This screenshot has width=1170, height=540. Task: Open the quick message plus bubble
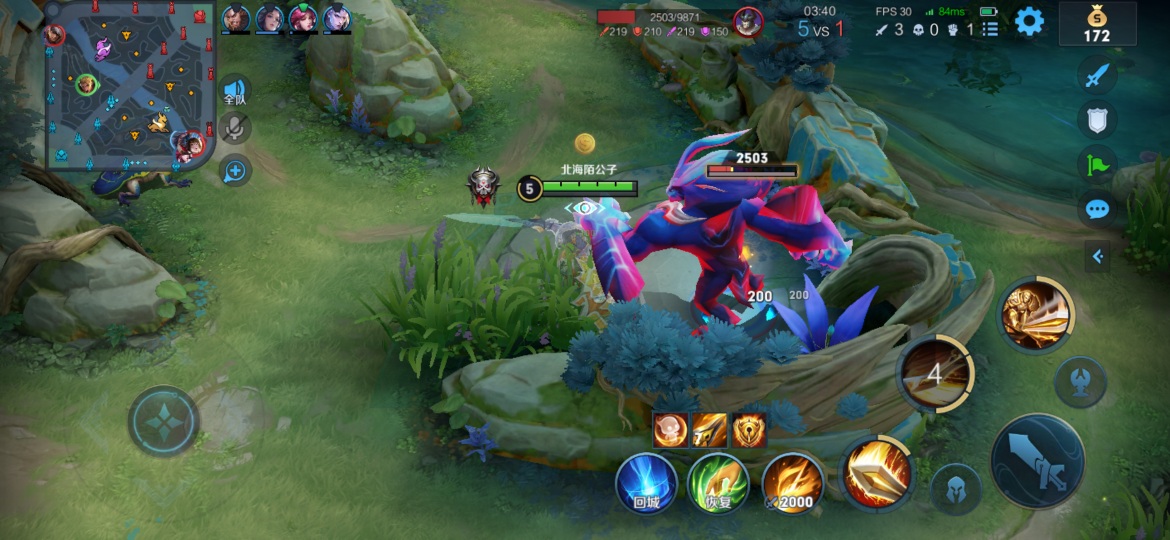click(x=235, y=171)
